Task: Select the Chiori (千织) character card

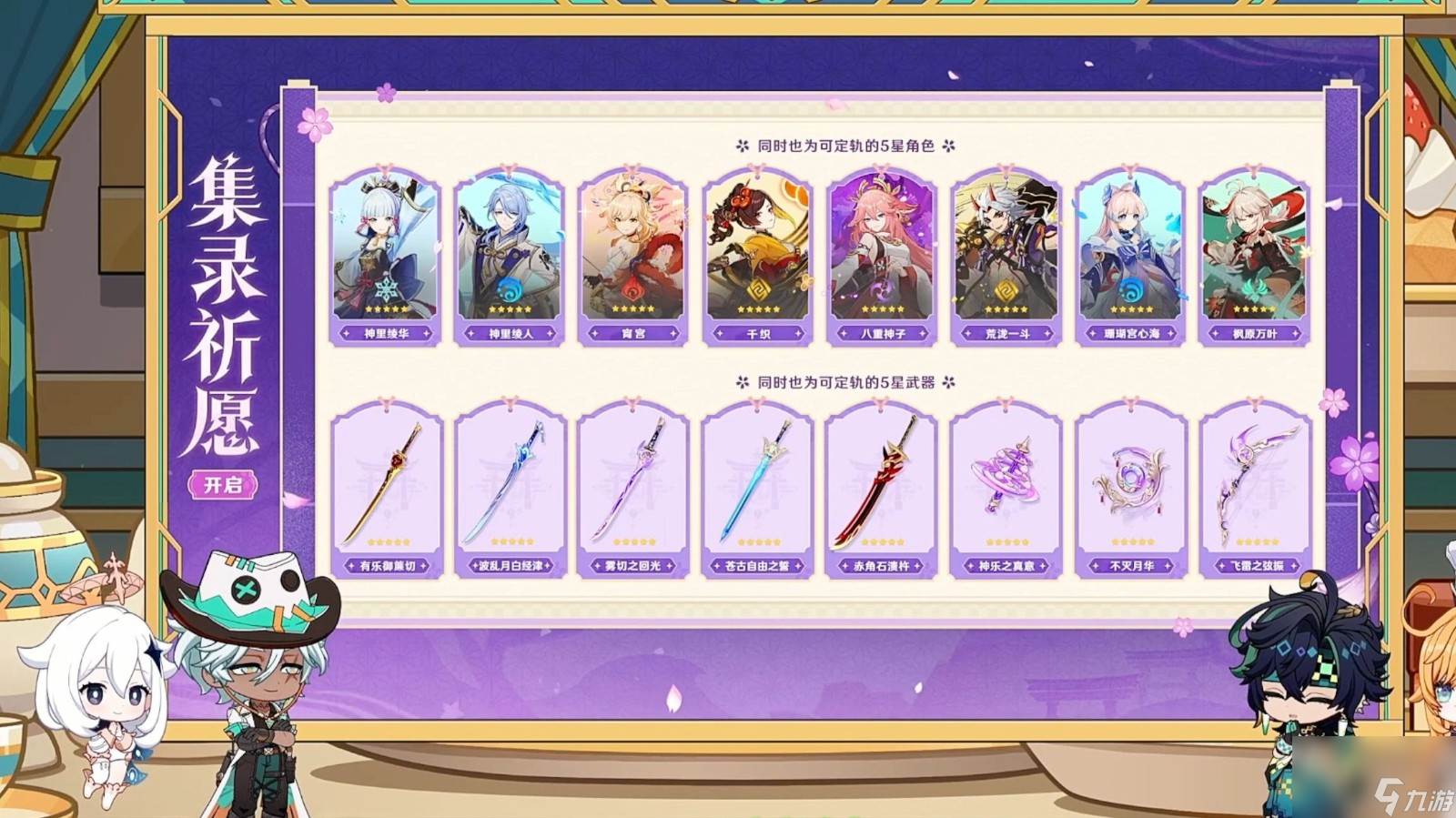Action: coord(758,257)
